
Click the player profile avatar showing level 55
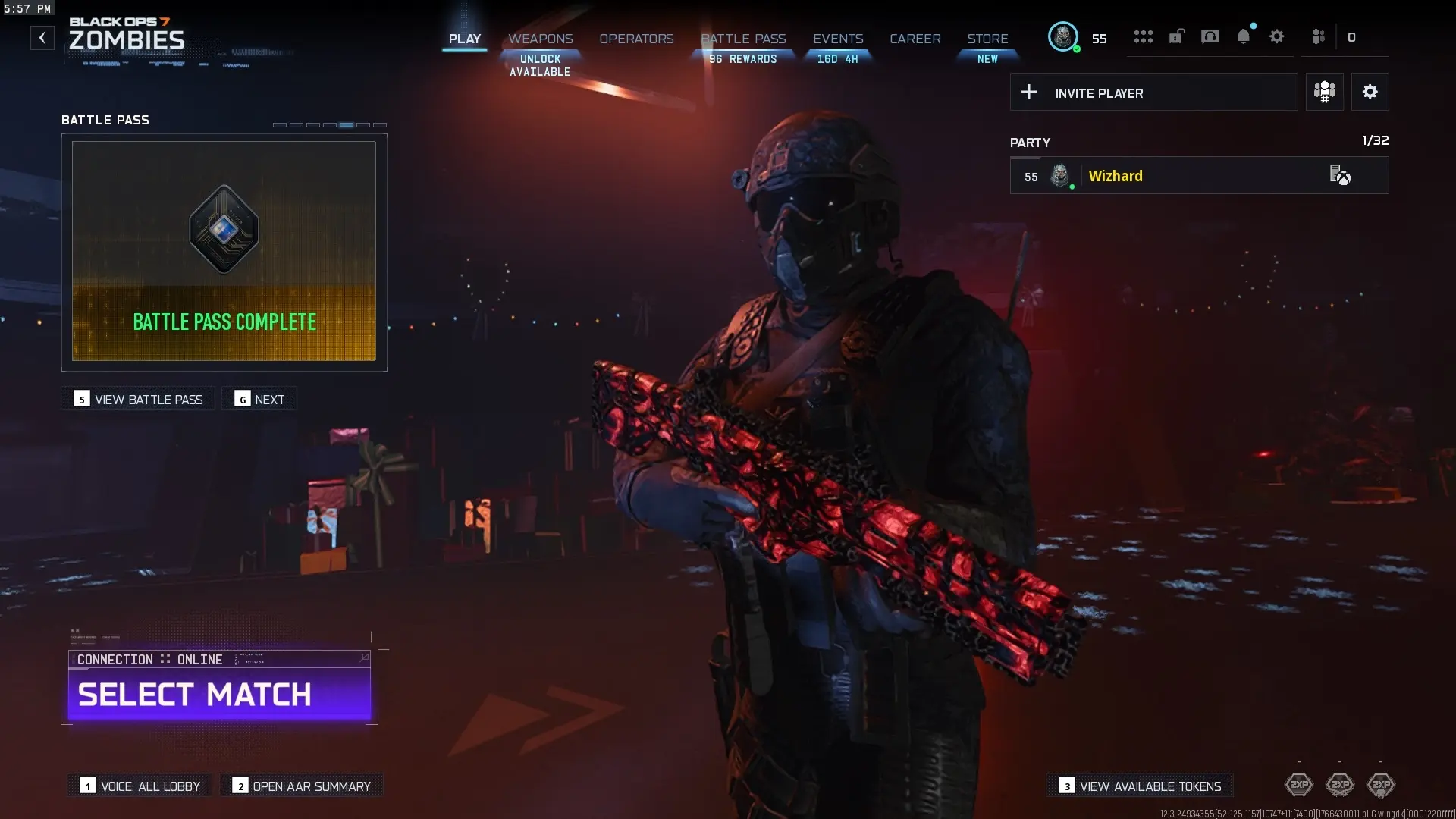pyautogui.click(x=1063, y=37)
